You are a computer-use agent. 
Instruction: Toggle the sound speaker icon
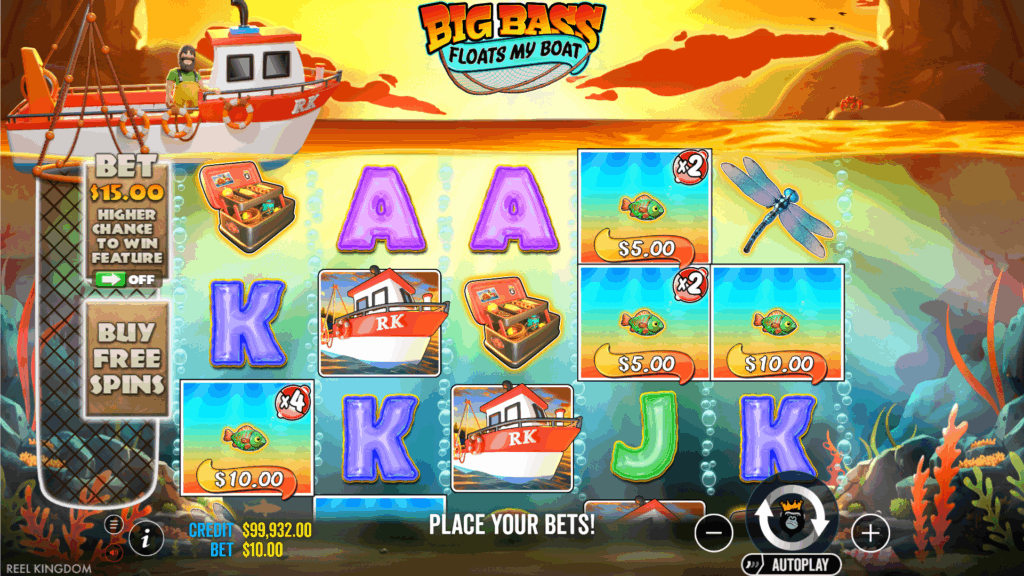coord(112,550)
